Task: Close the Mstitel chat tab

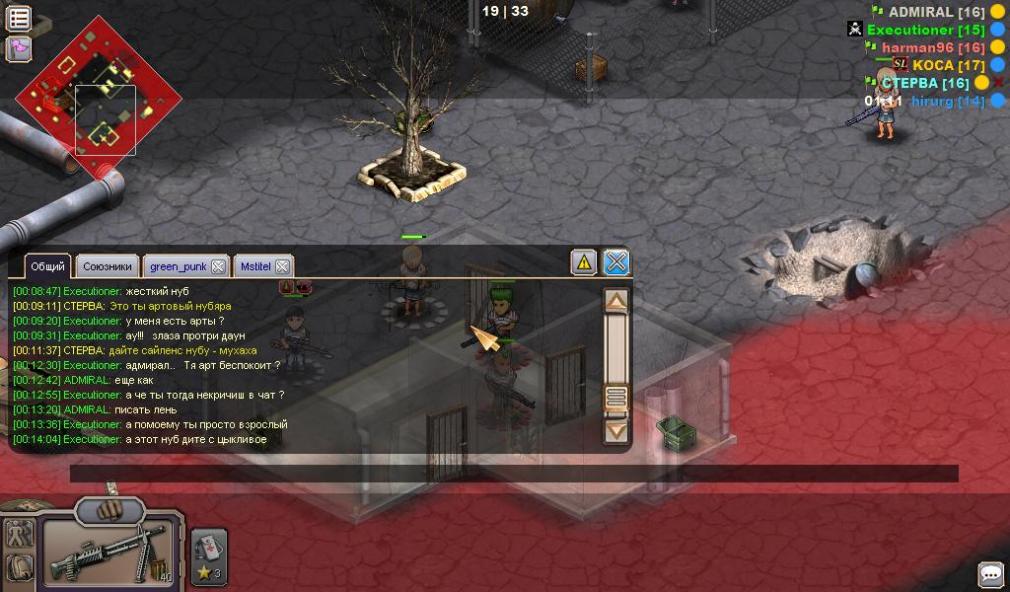Action: [282, 266]
